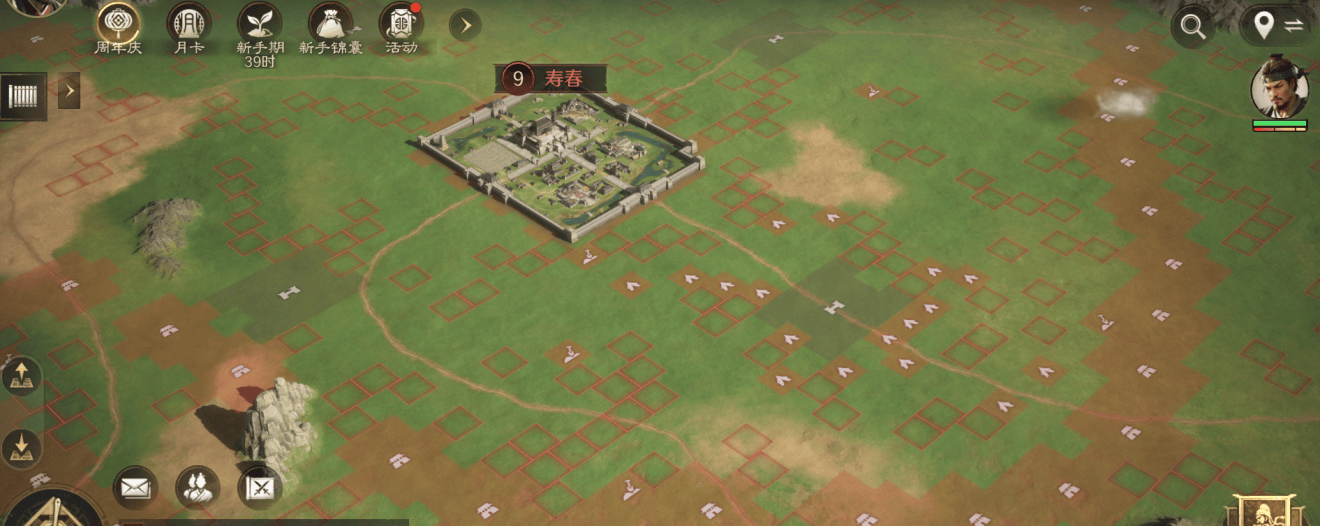
Task: Open the map location pin switcher
Action: tap(1277, 26)
